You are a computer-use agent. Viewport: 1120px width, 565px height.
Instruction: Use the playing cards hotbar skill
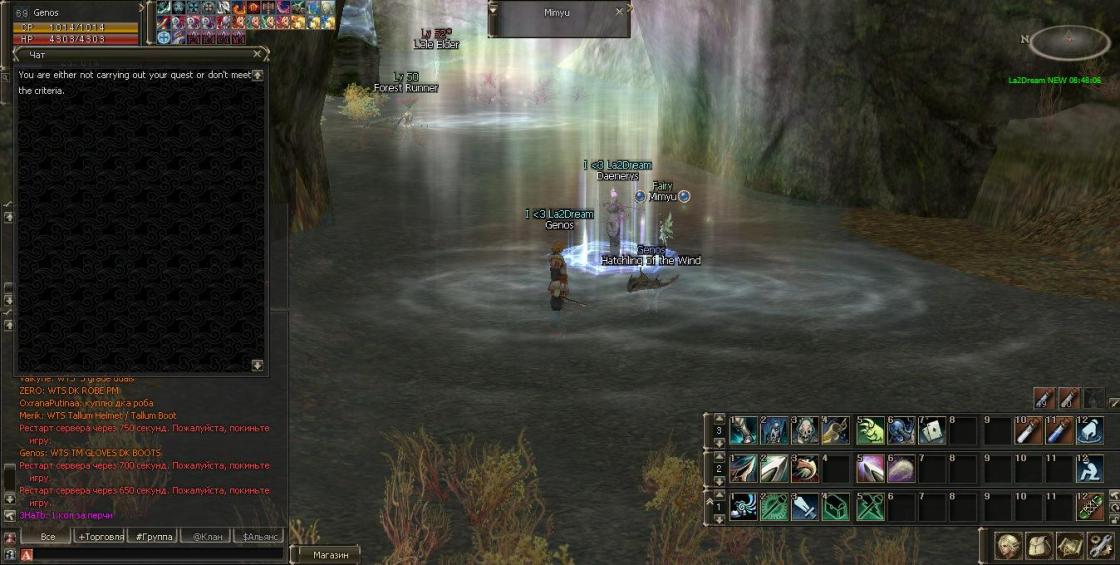coord(931,431)
